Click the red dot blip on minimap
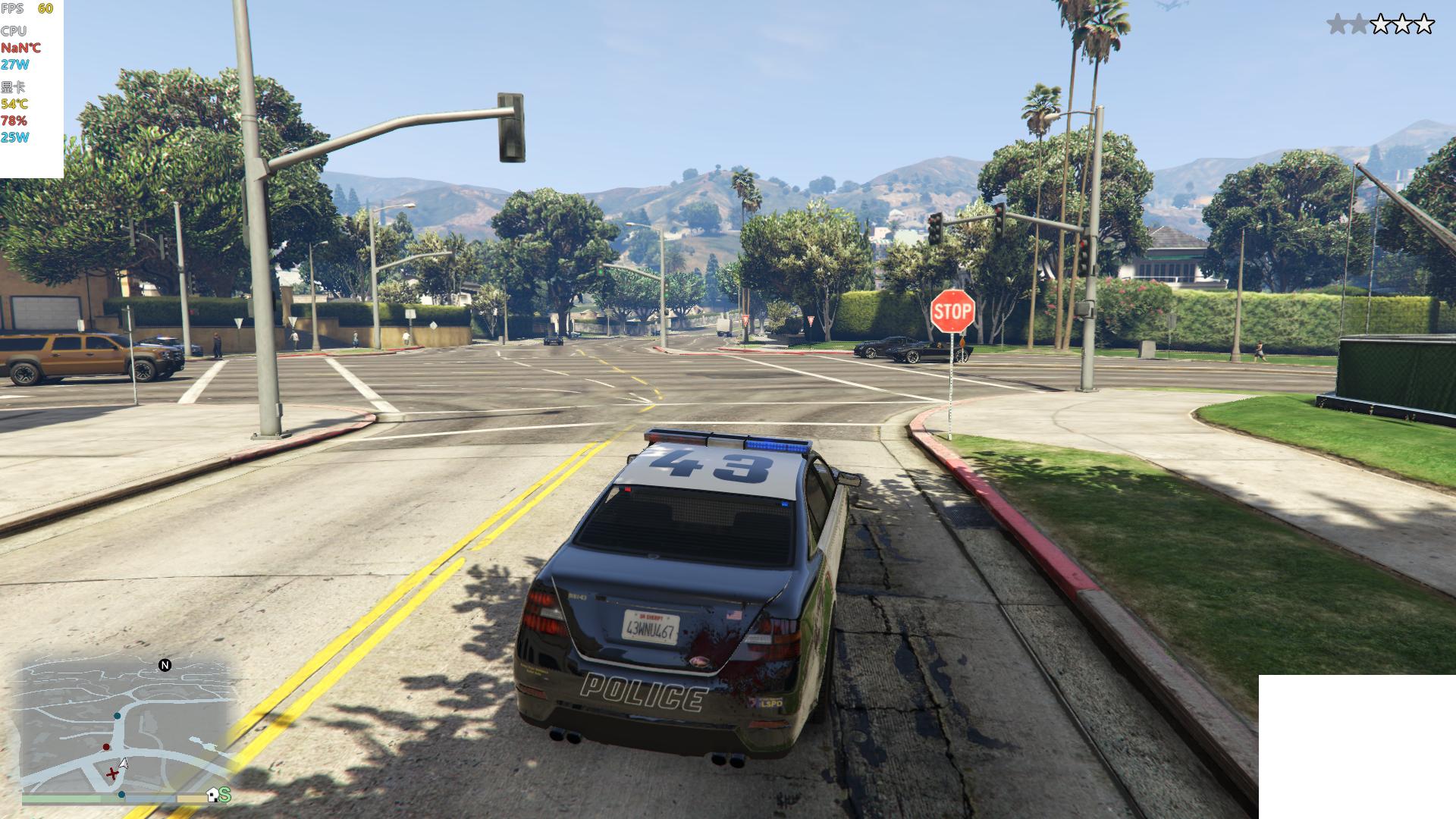The image size is (1456, 819). (x=106, y=747)
